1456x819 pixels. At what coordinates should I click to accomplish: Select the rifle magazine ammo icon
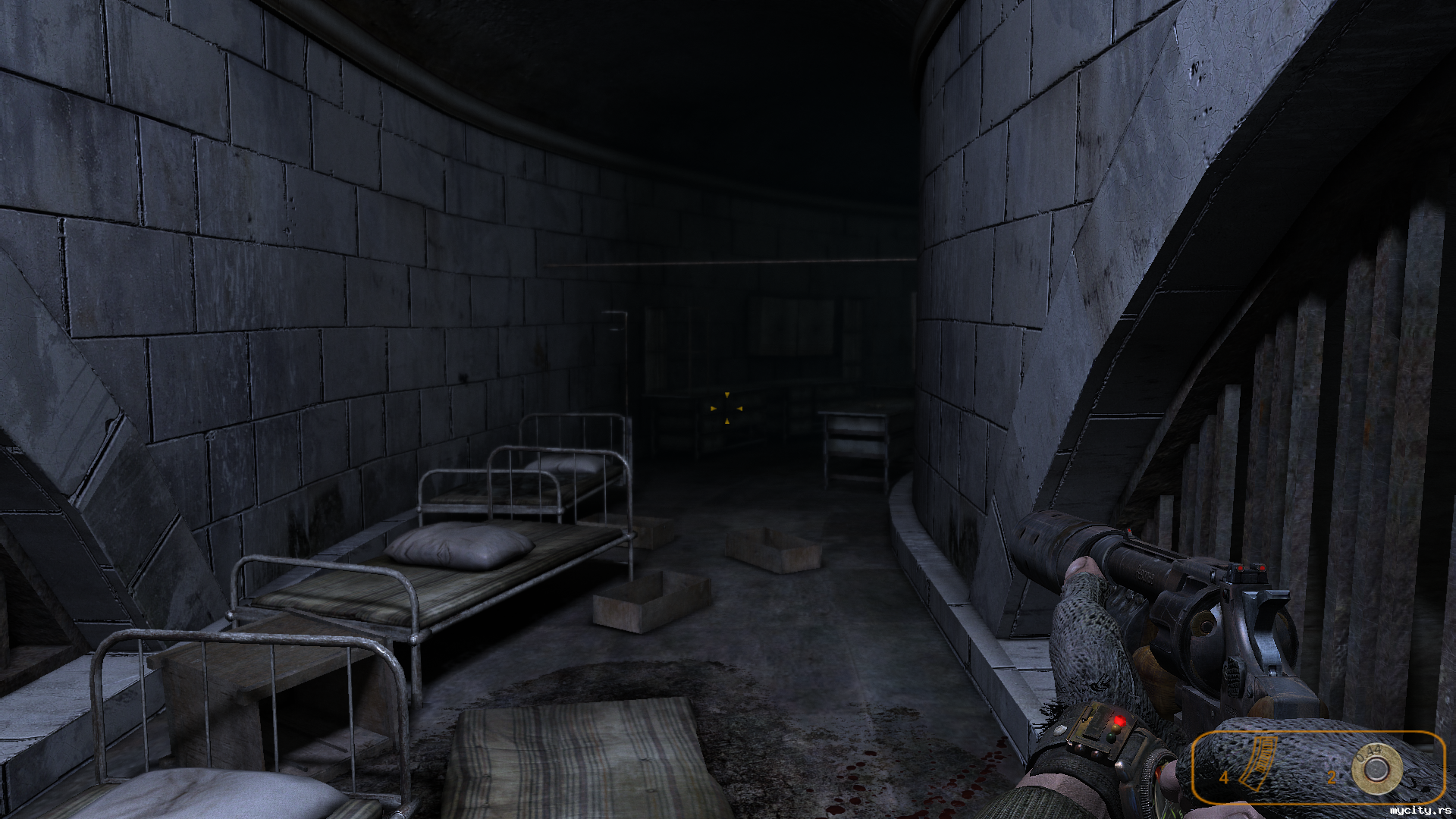[x=1259, y=764]
